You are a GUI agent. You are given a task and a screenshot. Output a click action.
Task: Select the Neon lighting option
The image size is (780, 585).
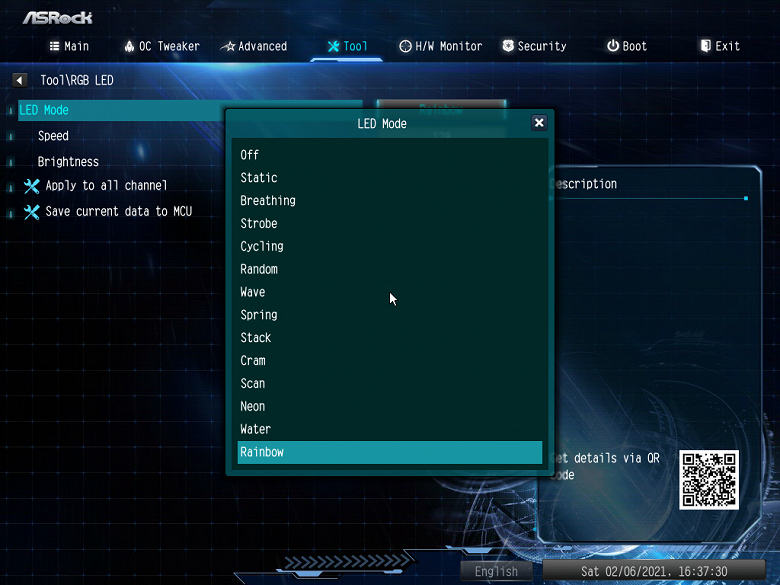point(253,406)
